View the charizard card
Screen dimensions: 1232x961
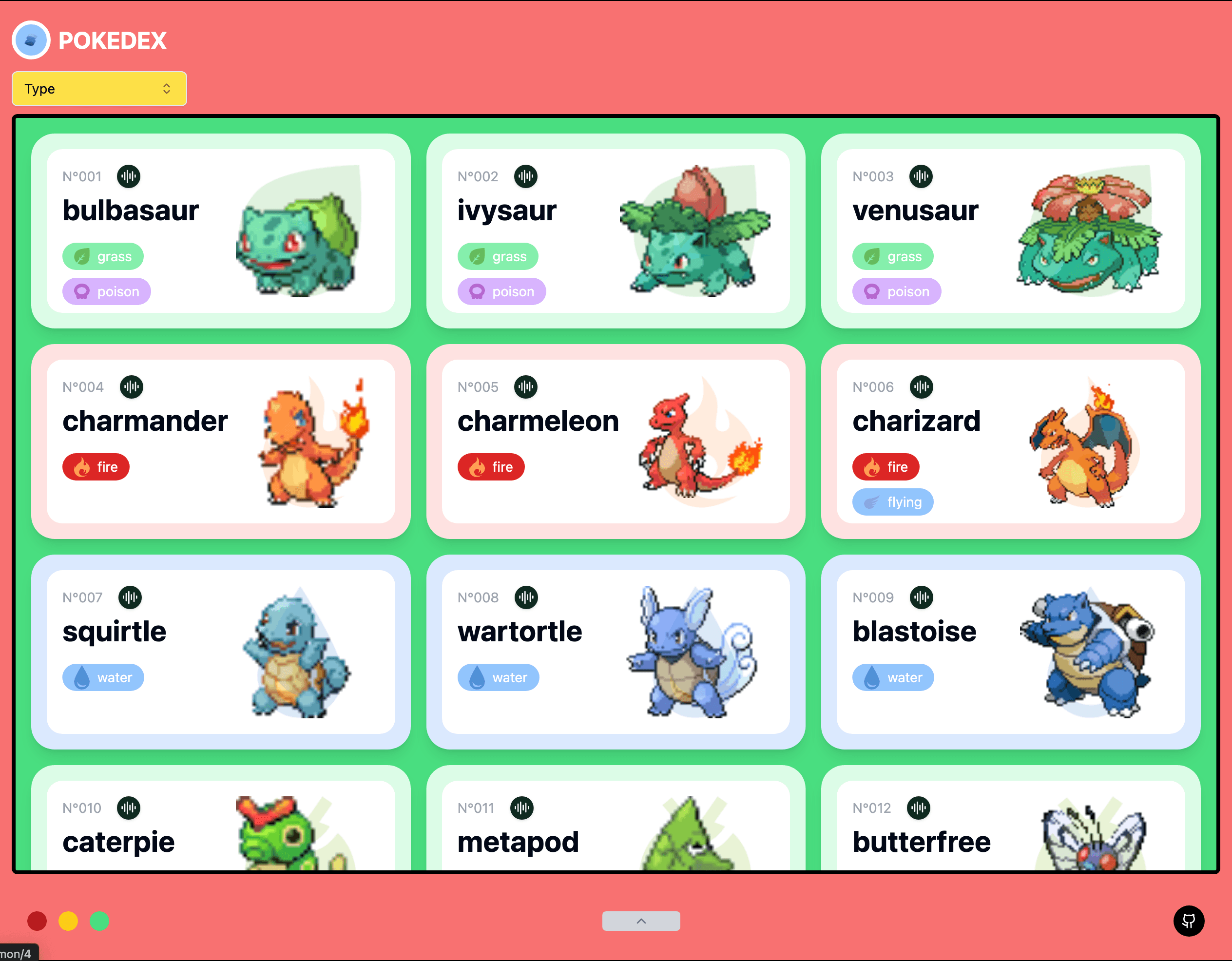point(1010,442)
